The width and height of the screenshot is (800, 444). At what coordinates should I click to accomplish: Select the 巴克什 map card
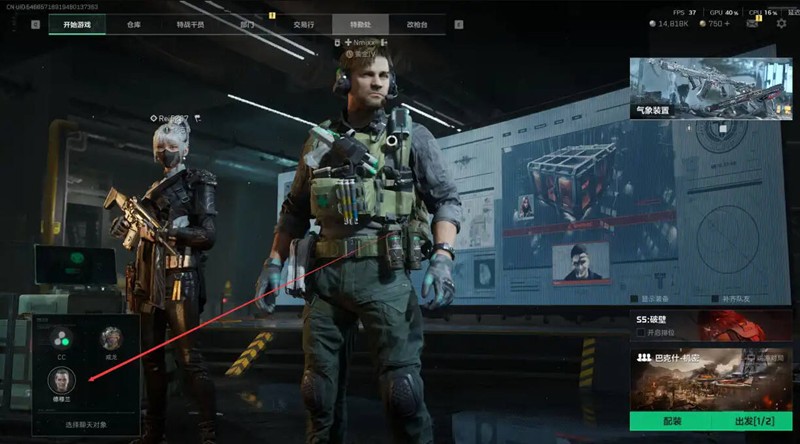711,376
